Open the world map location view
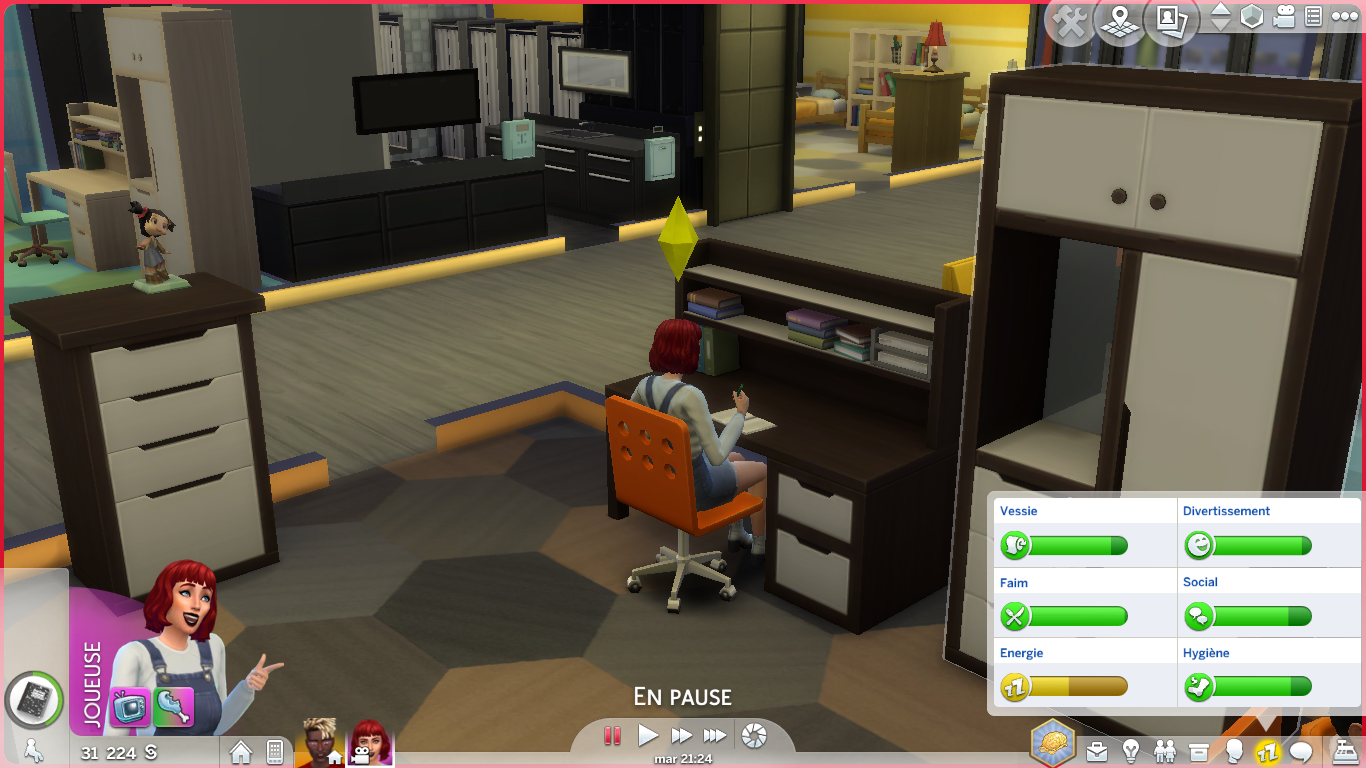The width and height of the screenshot is (1366, 768). pos(1120,22)
